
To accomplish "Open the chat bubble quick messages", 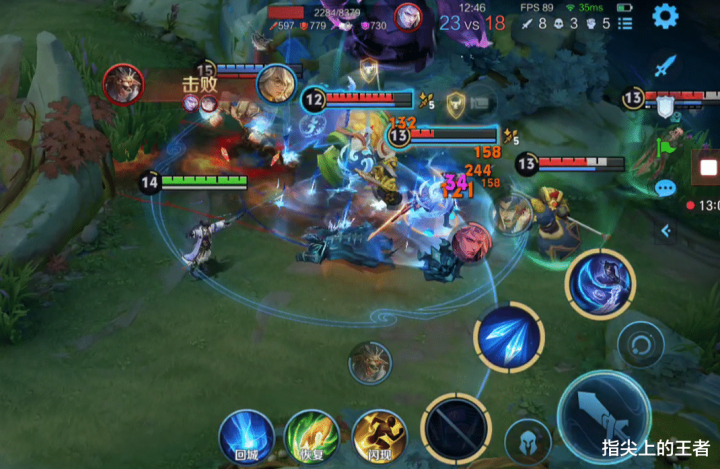I will pyautogui.click(x=665, y=187).
